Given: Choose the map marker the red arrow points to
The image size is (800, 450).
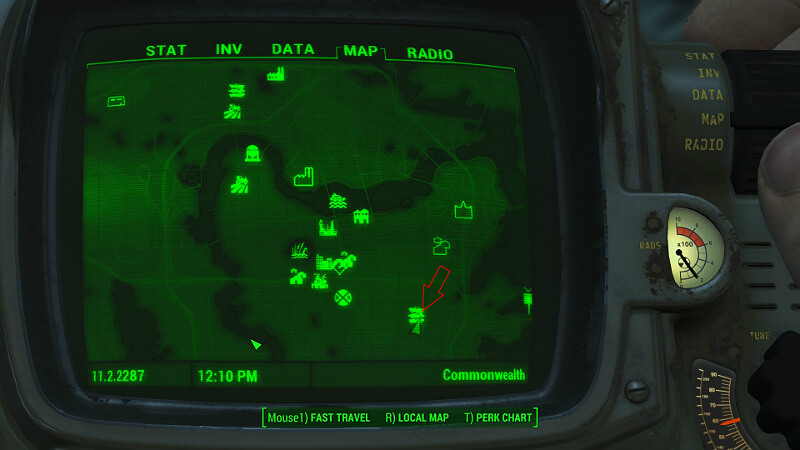Looking at the screenshot, I should point(414,317).
